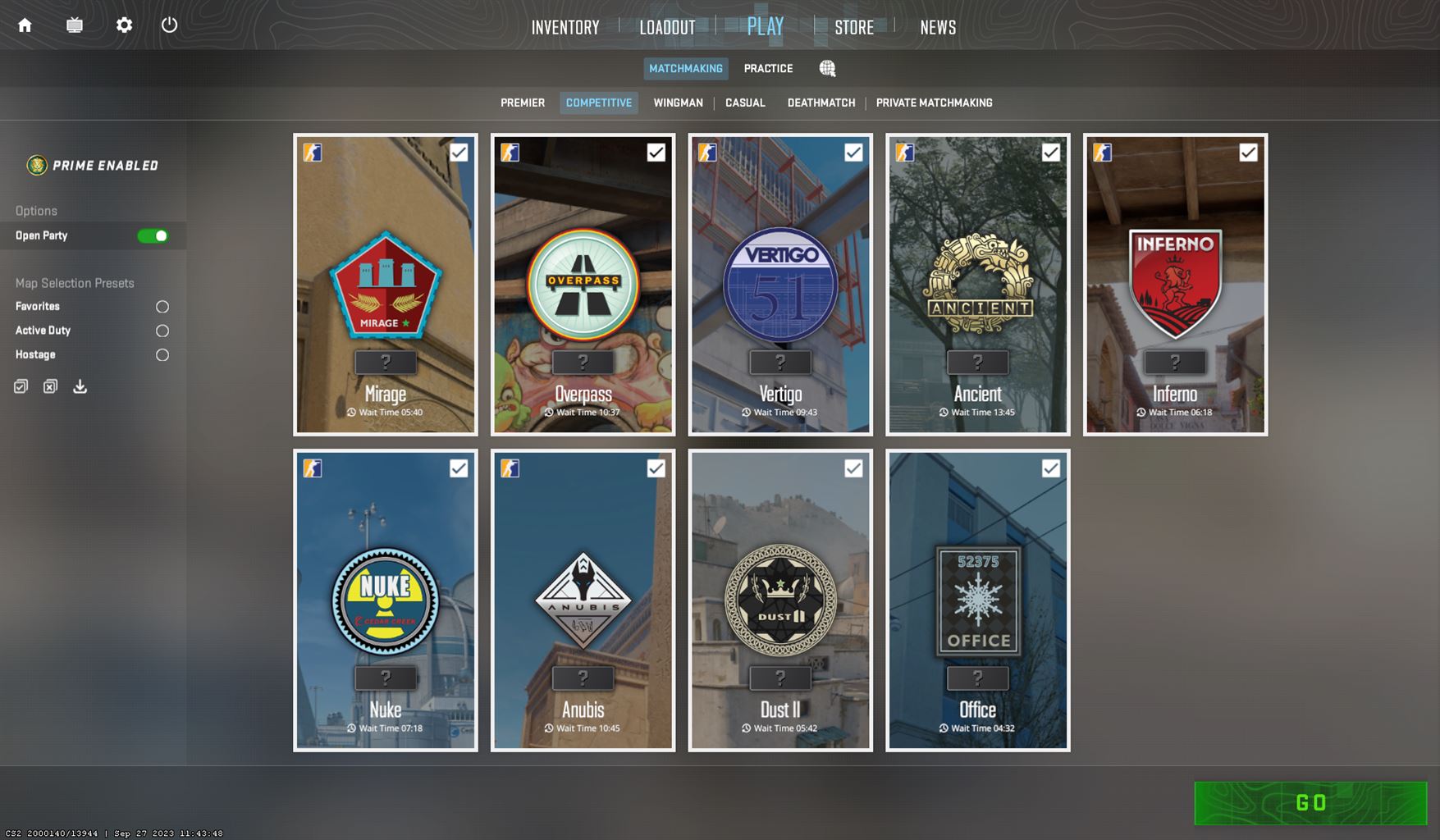Viewport: 1440px width, 840px height.
Task: Click the green GO button
Action: pos(1312,804)
